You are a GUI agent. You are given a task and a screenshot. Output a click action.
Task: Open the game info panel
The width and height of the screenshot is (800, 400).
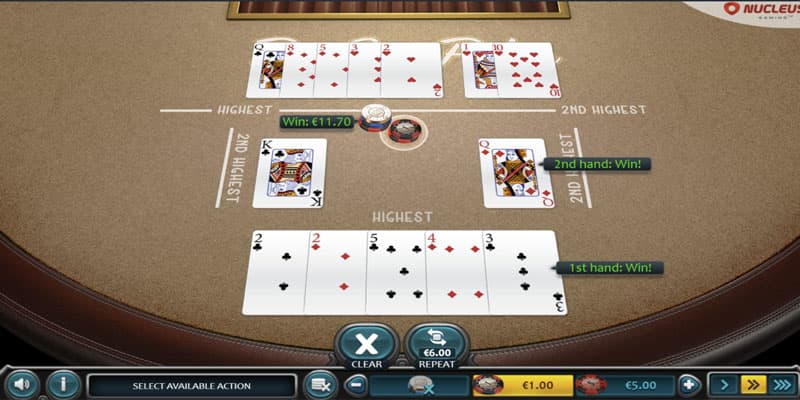click(63, 384)
